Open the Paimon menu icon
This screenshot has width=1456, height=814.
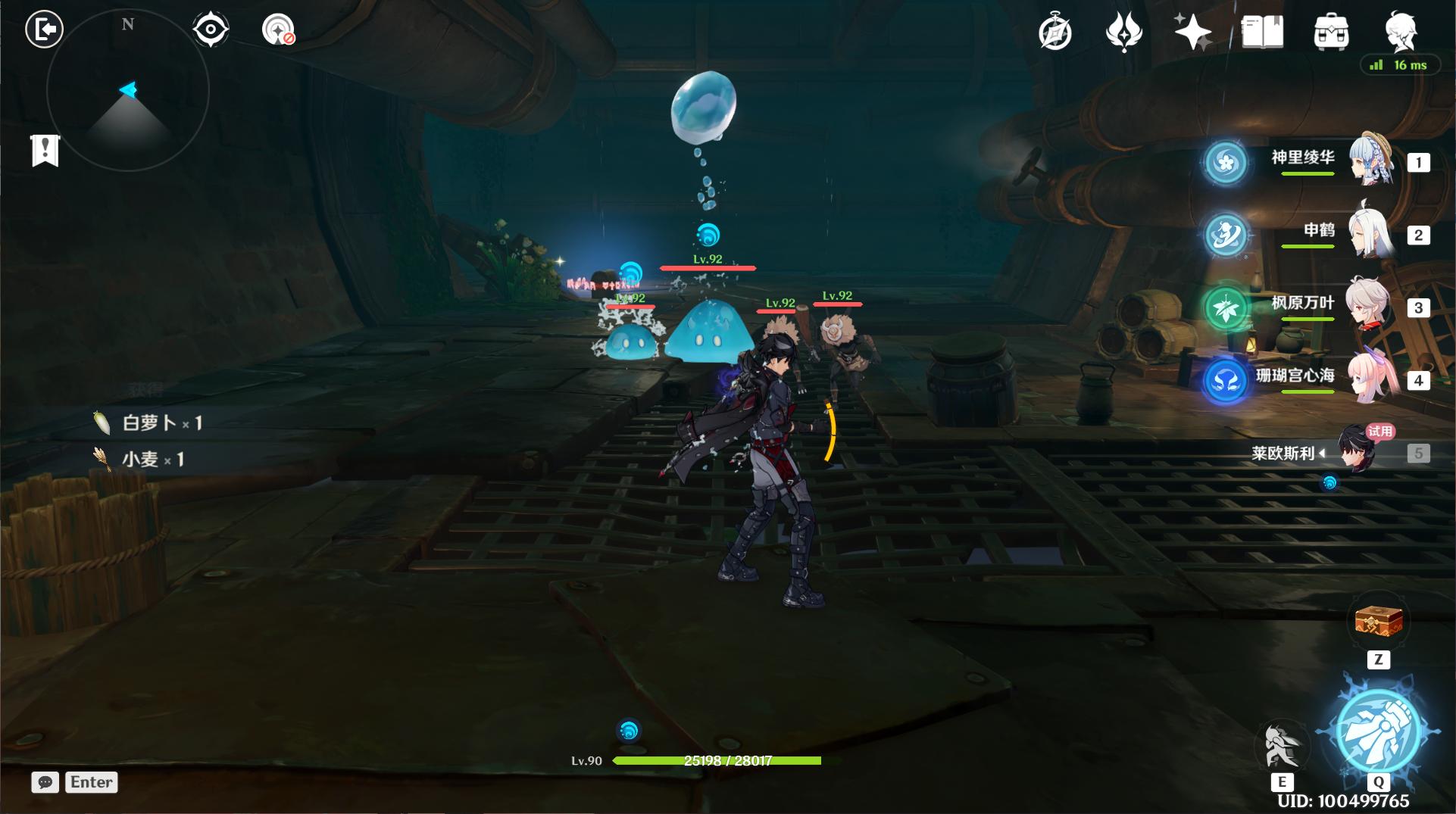[x=1400, y=32]
